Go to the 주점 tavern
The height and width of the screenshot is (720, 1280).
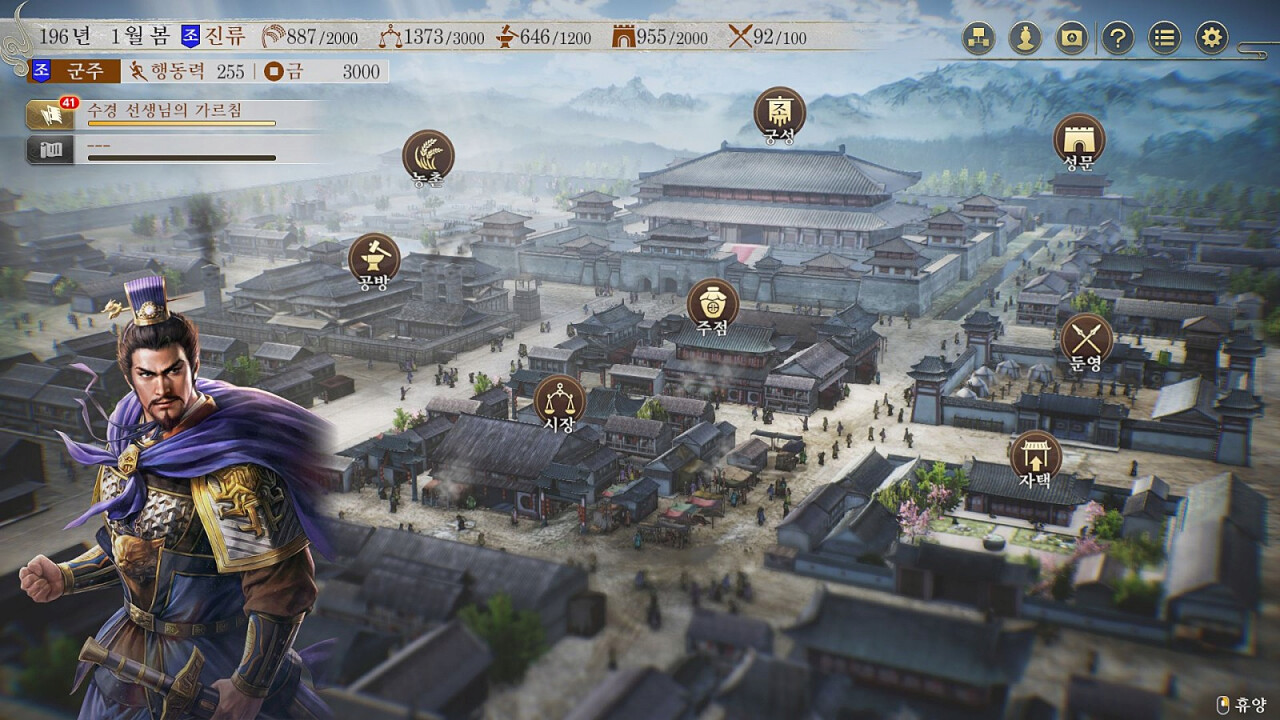[x=712, y=304]
